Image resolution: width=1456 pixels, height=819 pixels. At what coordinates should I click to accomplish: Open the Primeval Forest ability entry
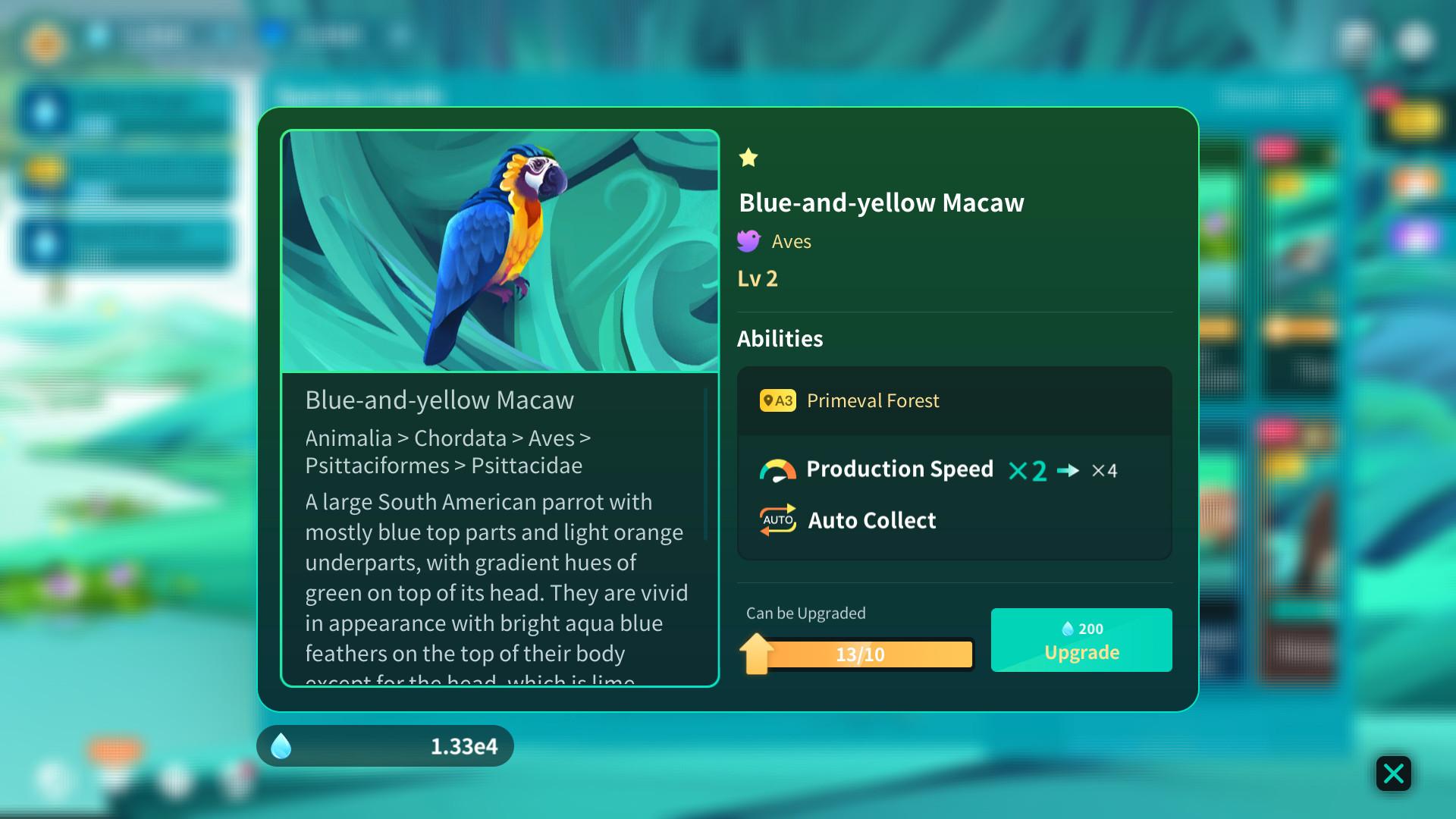point(872,400)
